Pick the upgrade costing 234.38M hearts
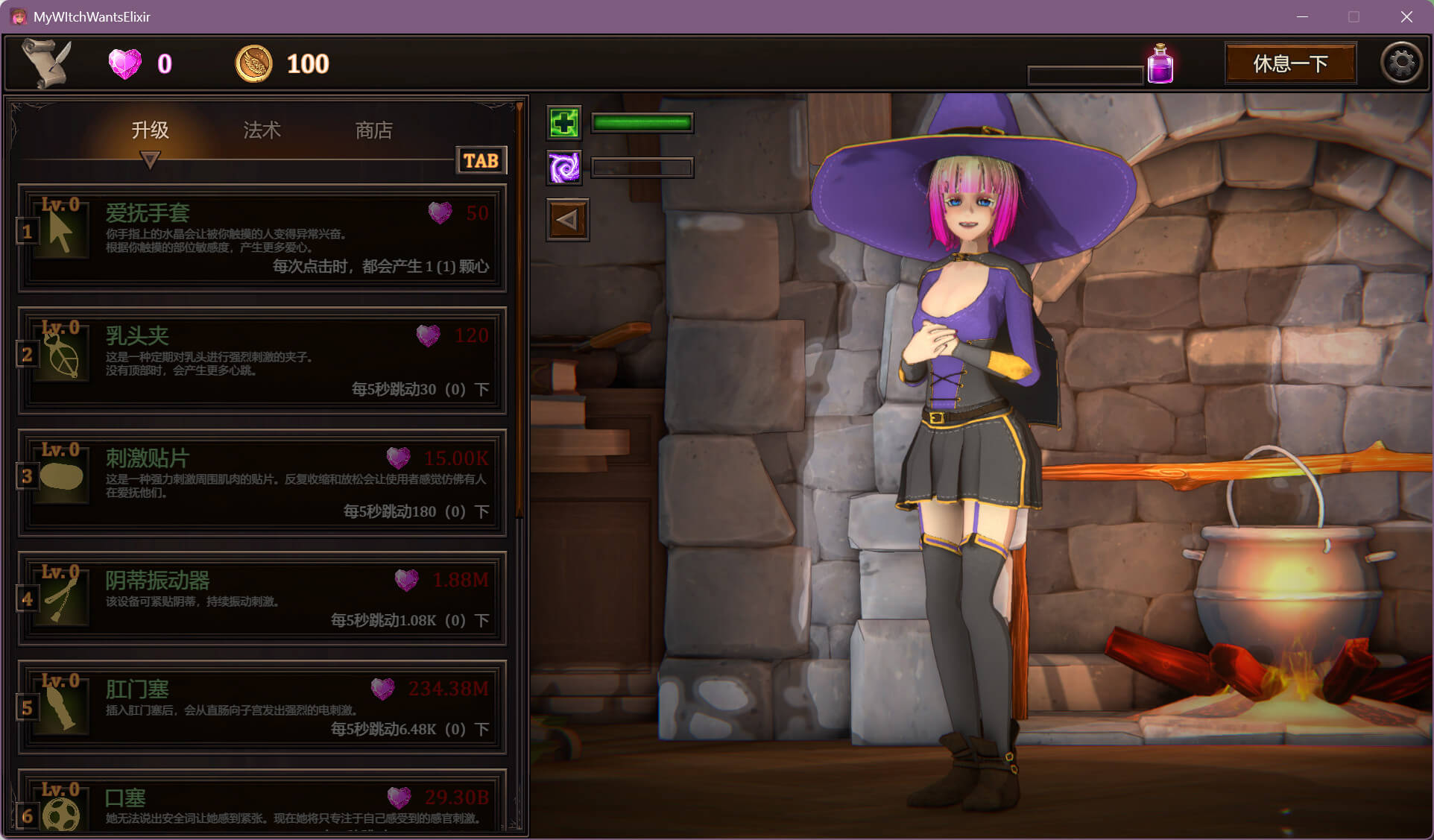The height and width of the screenshot is (840, 1434). click(262, 707)
